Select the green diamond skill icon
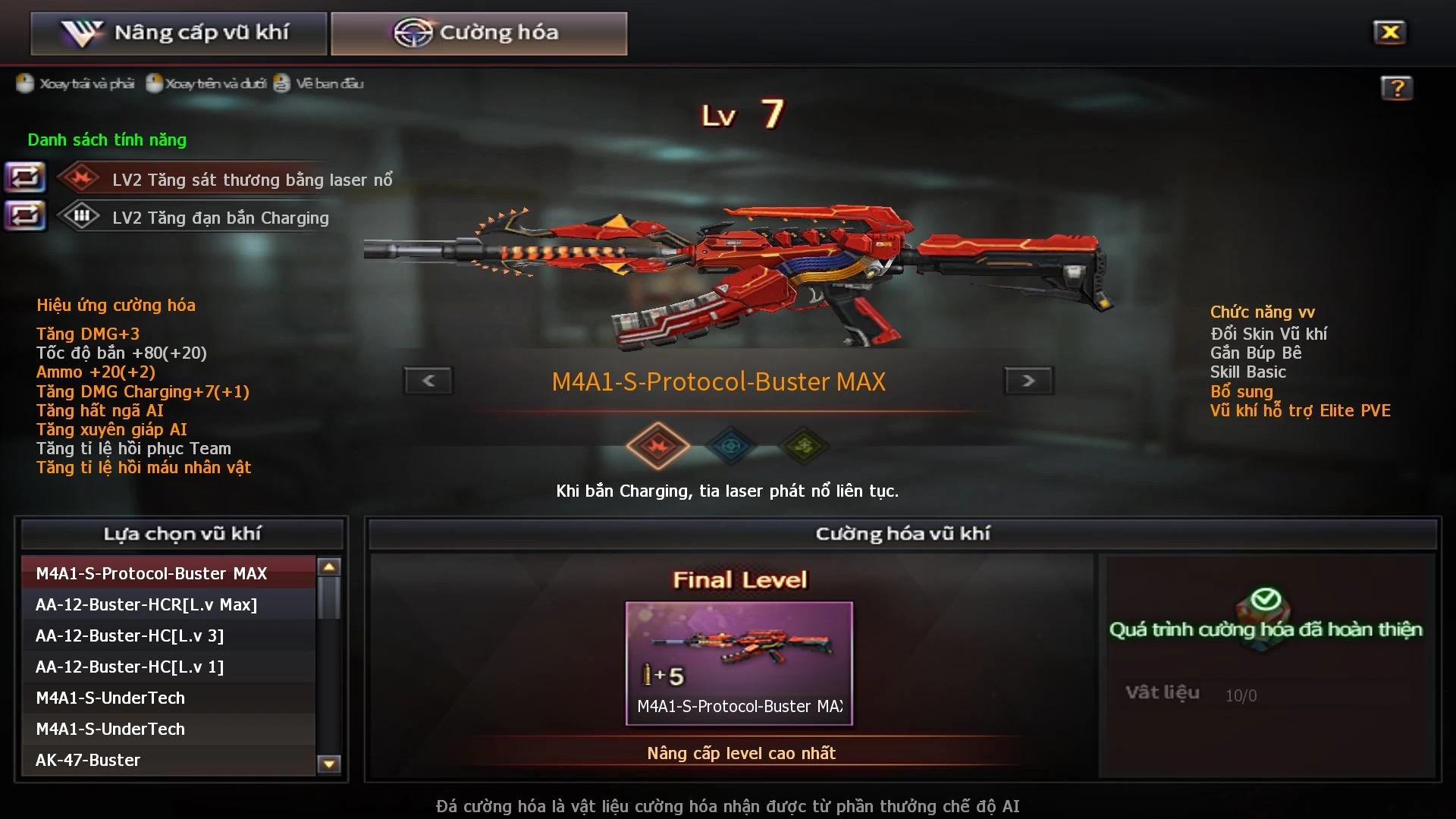This screenshot has height=819, width=1456. (805, 446)
